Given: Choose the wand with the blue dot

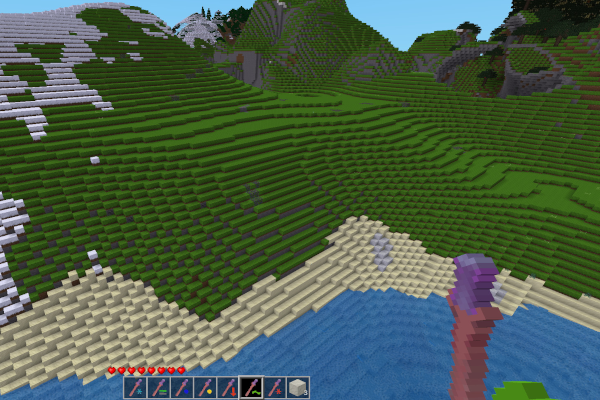Looking at the screenshot, I should pos(182,387).
